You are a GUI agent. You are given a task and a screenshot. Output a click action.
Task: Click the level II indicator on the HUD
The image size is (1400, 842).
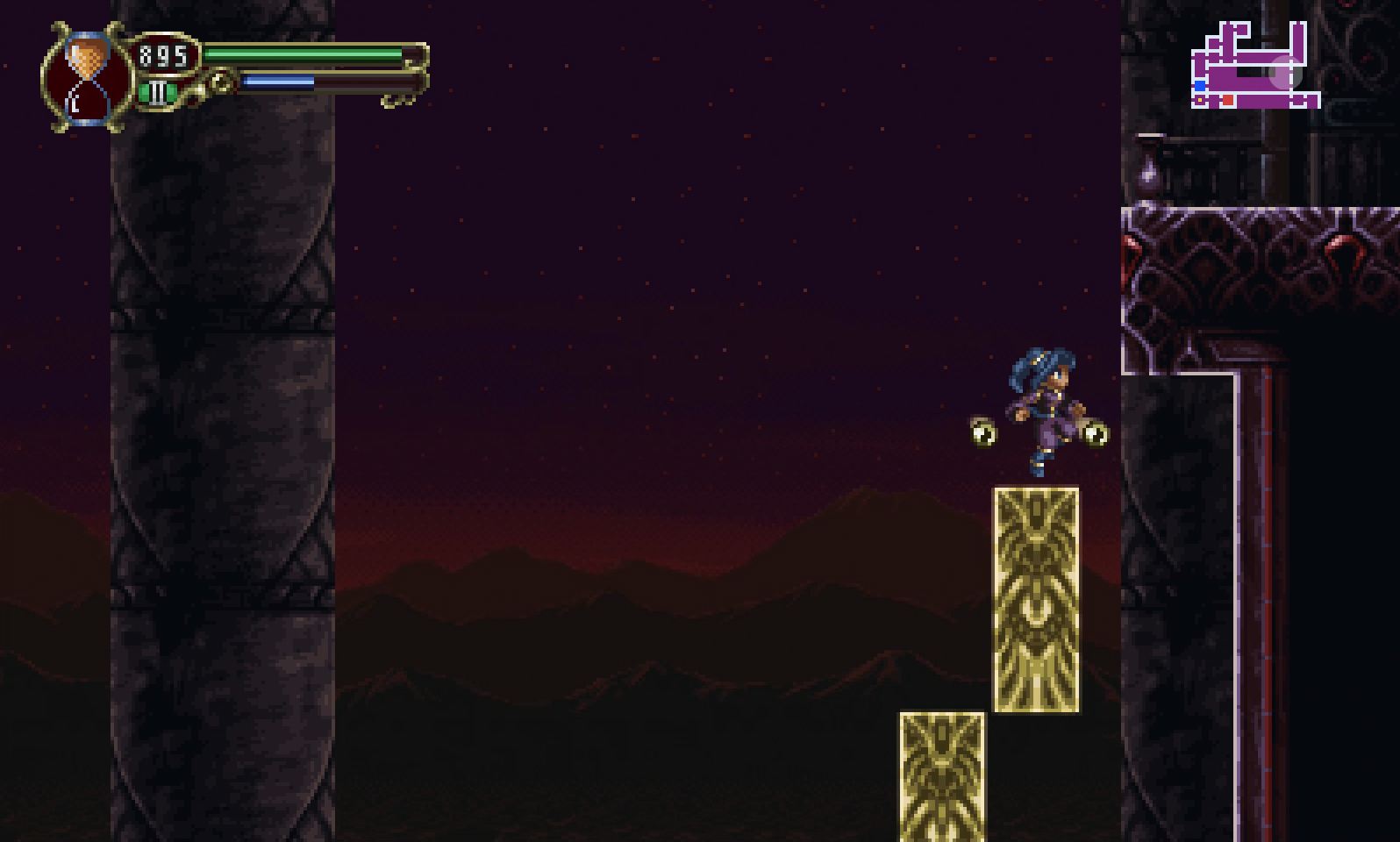pos(158,91)
